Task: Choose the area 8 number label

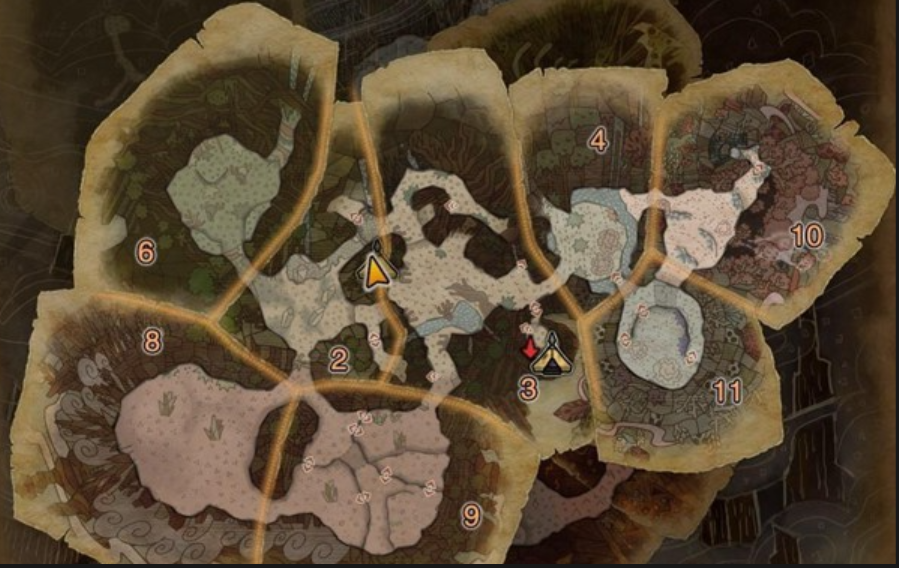Action: coord(152,342)
